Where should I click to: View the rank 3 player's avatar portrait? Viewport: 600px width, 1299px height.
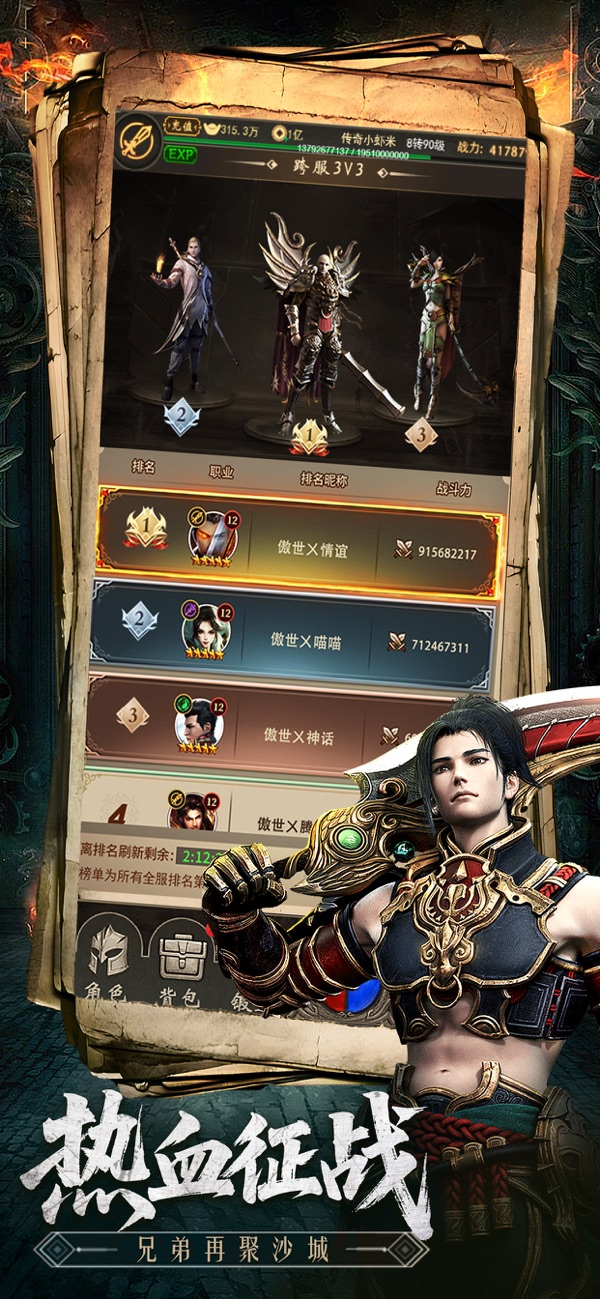tap(198, 721)
